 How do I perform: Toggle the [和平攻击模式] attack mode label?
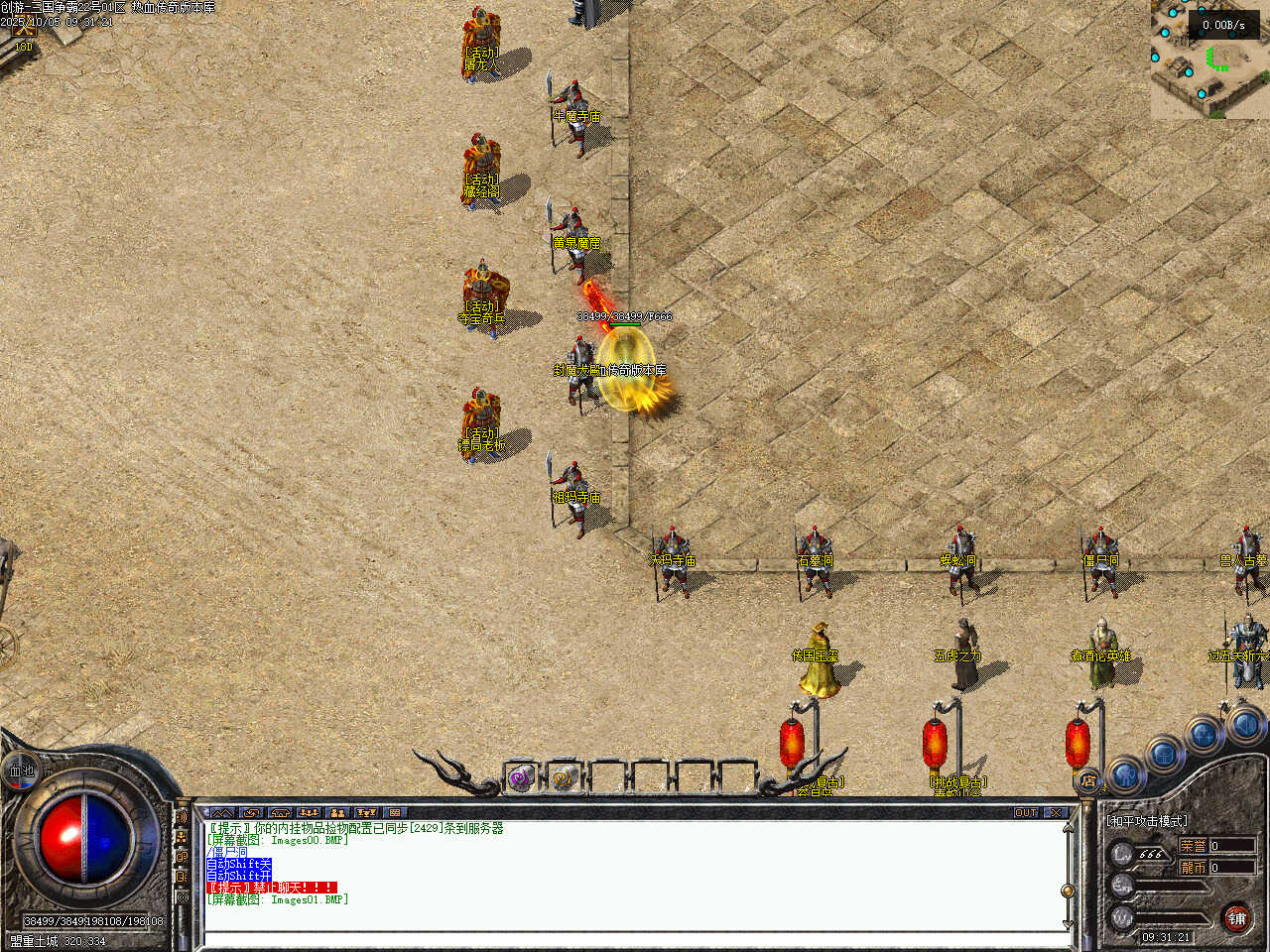coord(1147,821)
